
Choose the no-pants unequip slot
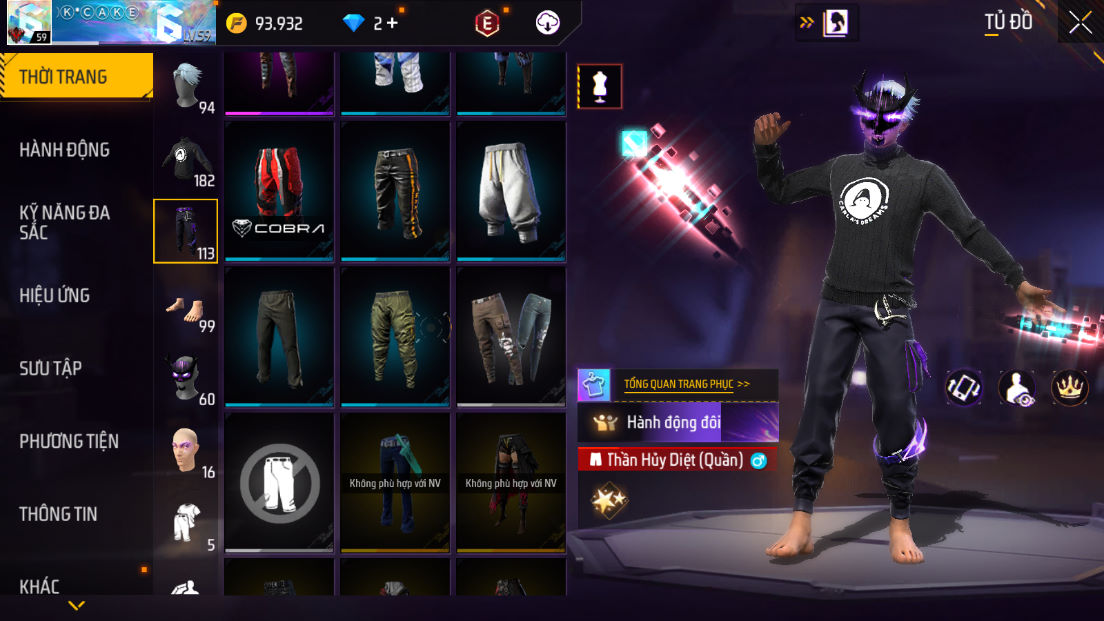tap(279, 481)
